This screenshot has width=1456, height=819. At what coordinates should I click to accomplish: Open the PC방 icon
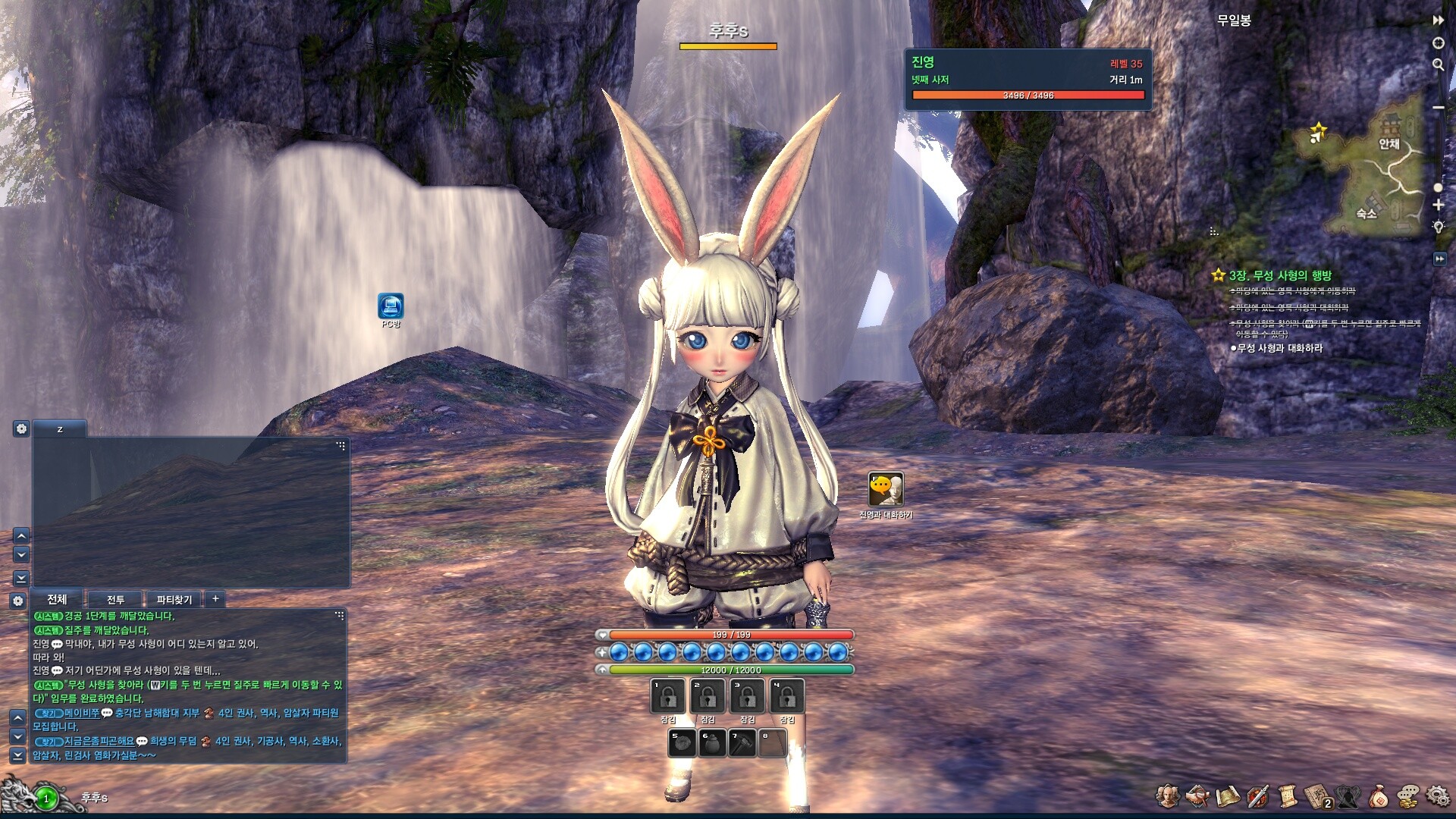(391, 306)
